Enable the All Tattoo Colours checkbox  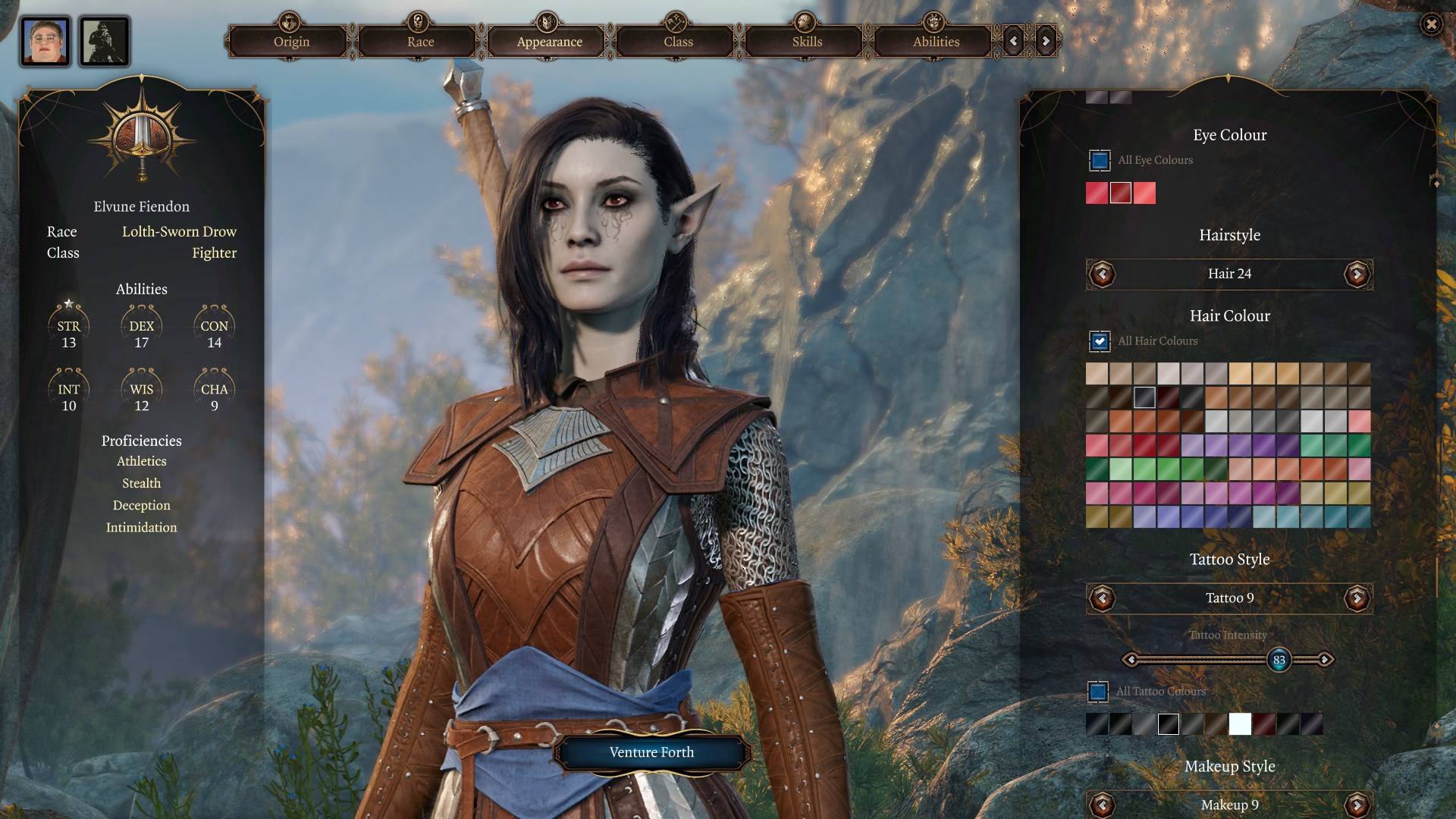pyautogui.click(x=1098, y=692)
